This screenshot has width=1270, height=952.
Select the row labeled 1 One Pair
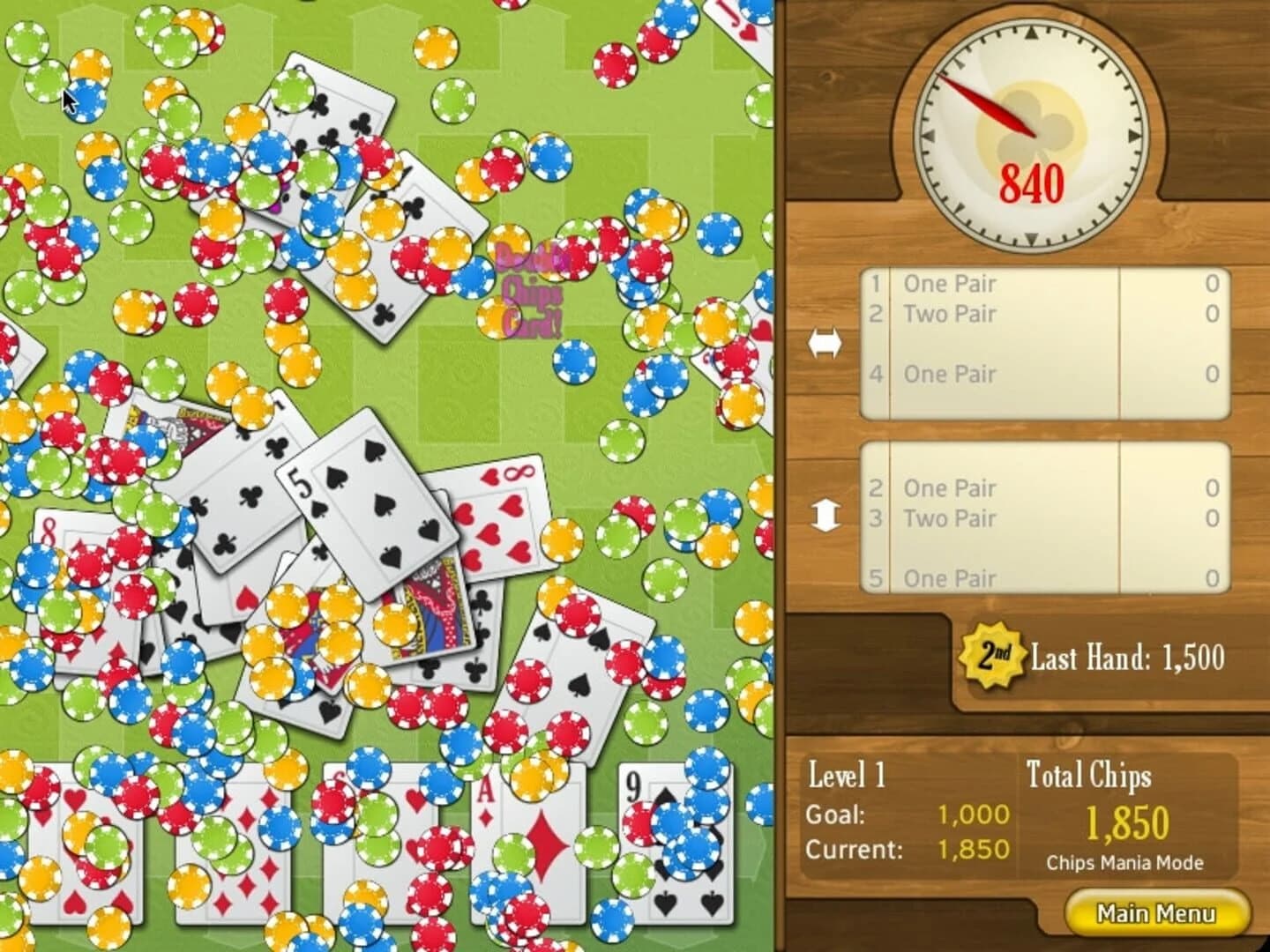[x=948, y=284]
